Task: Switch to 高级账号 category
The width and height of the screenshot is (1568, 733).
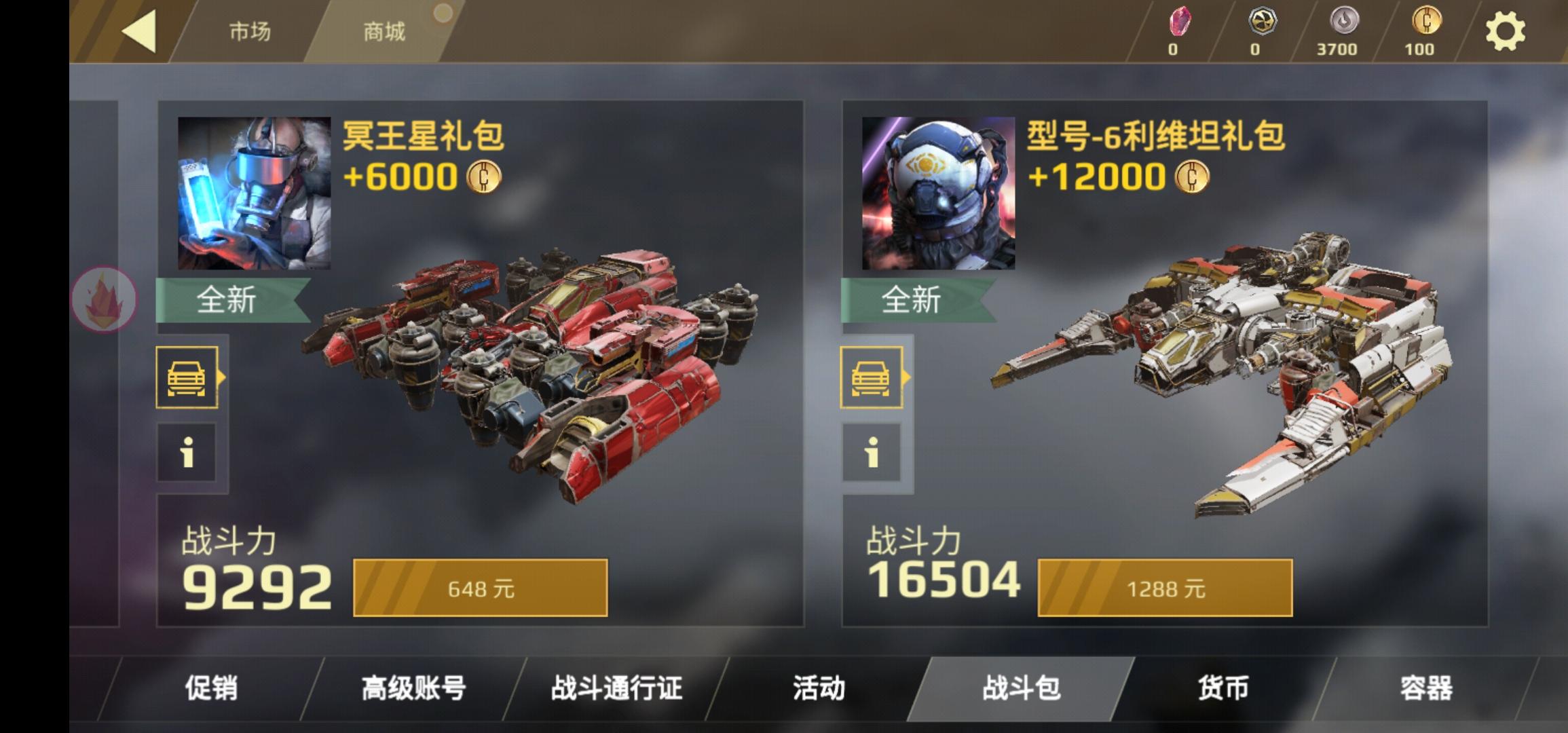Action: [413, 688]
